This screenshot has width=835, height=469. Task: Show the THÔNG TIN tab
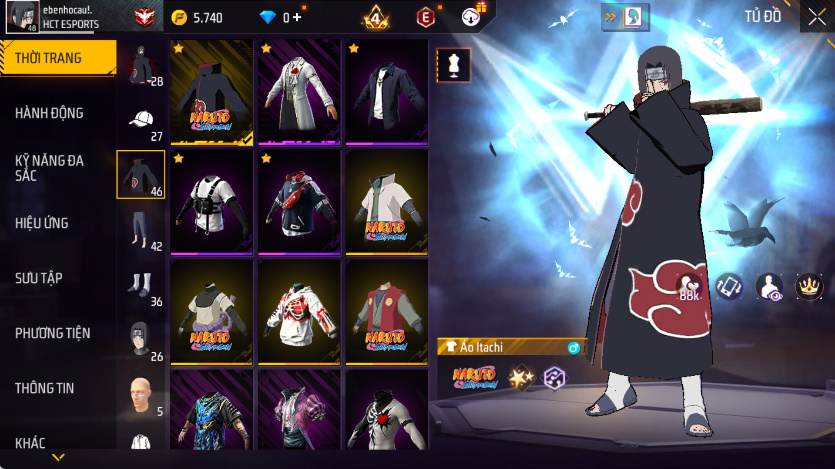[x=45, y=387]
